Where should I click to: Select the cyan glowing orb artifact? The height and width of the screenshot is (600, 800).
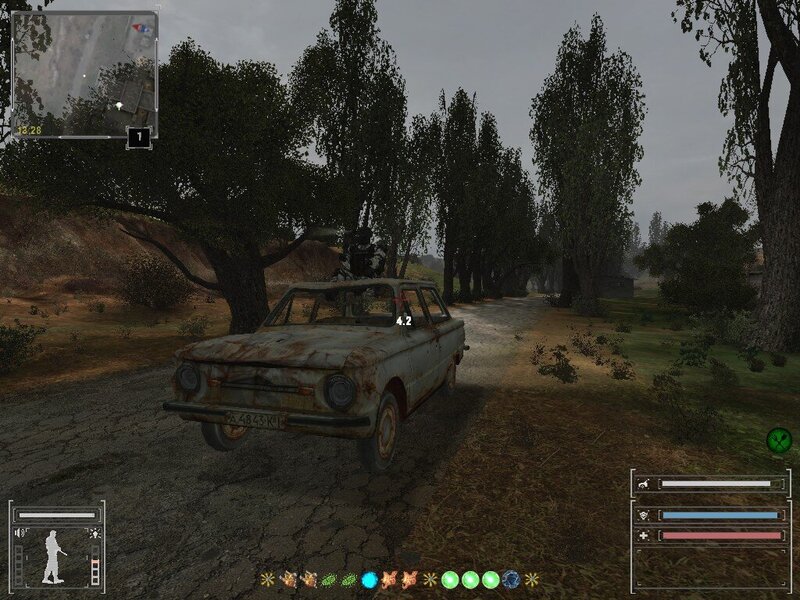[x=369, y=579]
